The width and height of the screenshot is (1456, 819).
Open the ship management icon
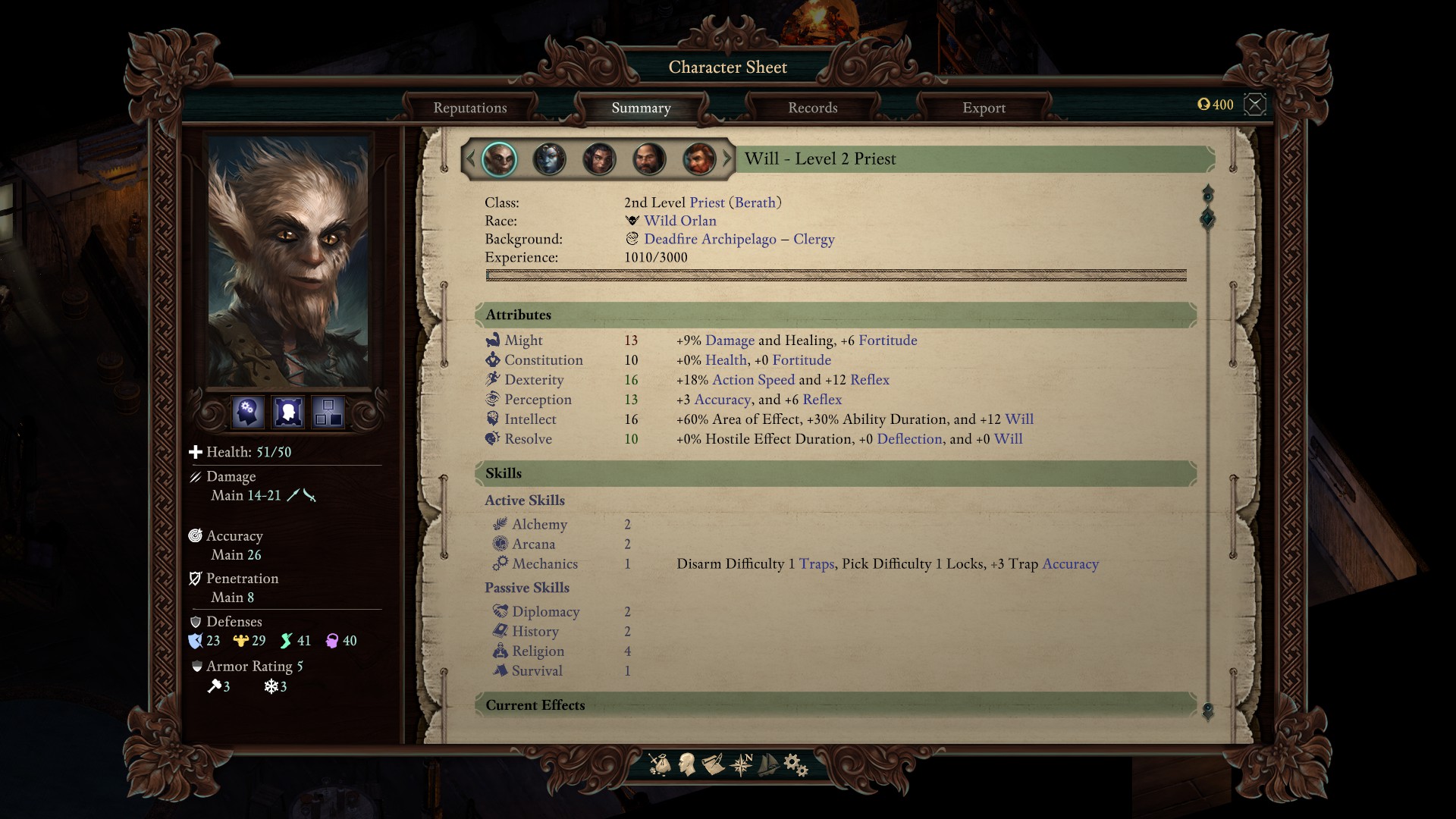point(768,764)
